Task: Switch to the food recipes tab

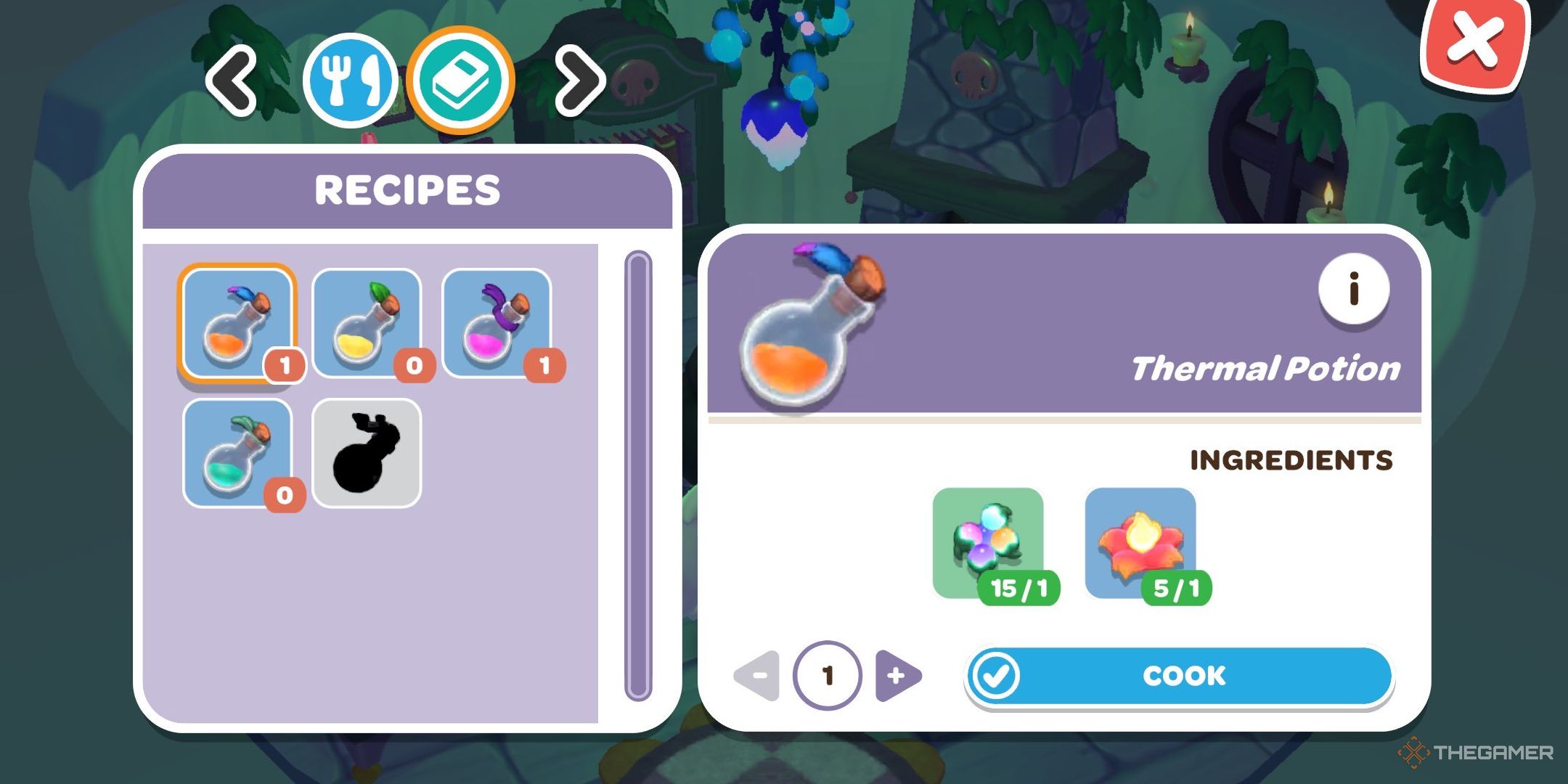Action: [x=354, y=80]
